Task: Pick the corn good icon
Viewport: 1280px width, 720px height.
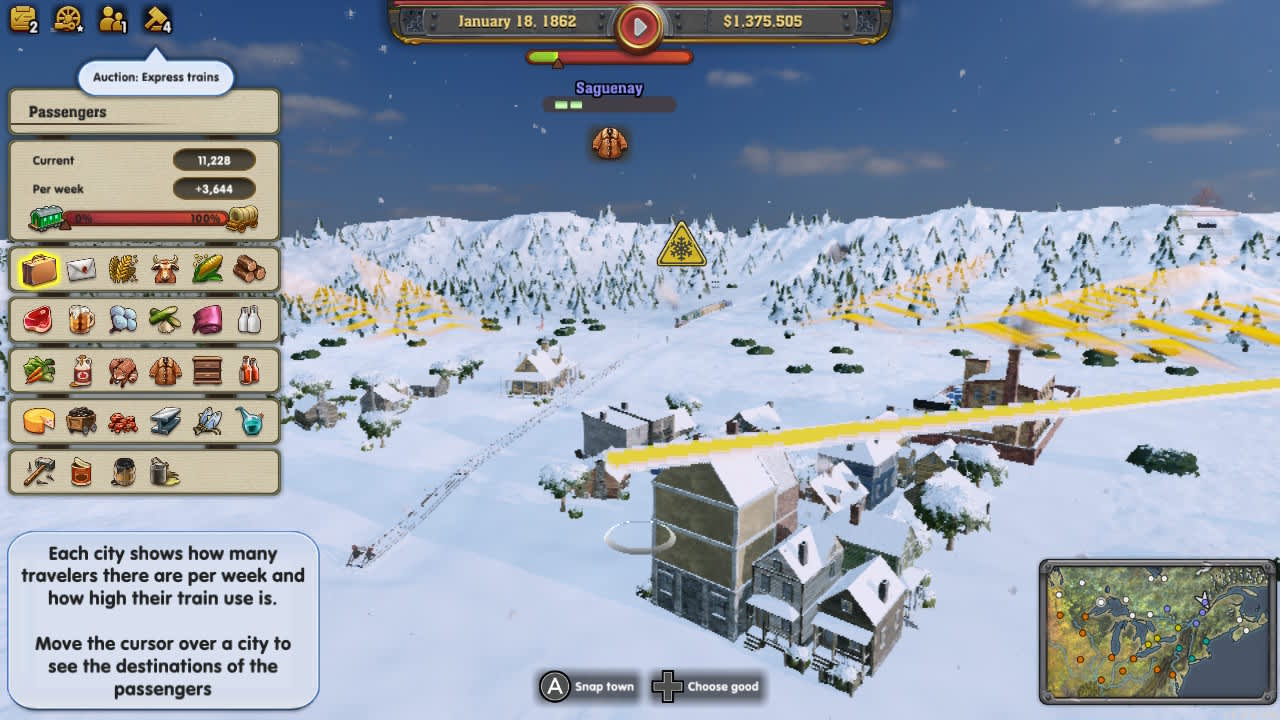Action: 206,268
